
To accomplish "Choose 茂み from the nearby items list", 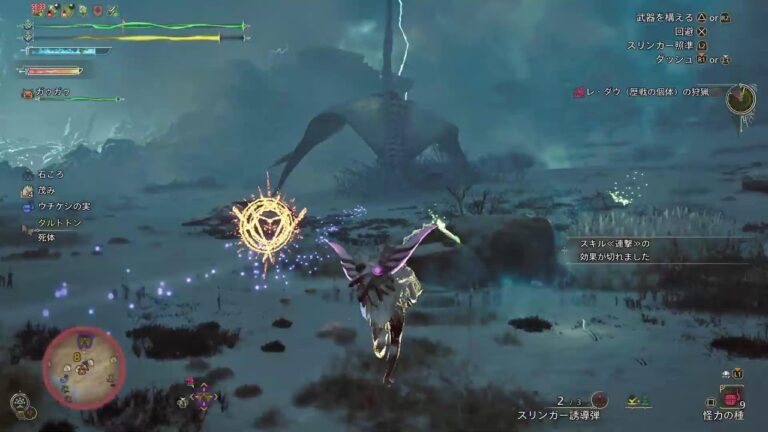I will 46,190.
